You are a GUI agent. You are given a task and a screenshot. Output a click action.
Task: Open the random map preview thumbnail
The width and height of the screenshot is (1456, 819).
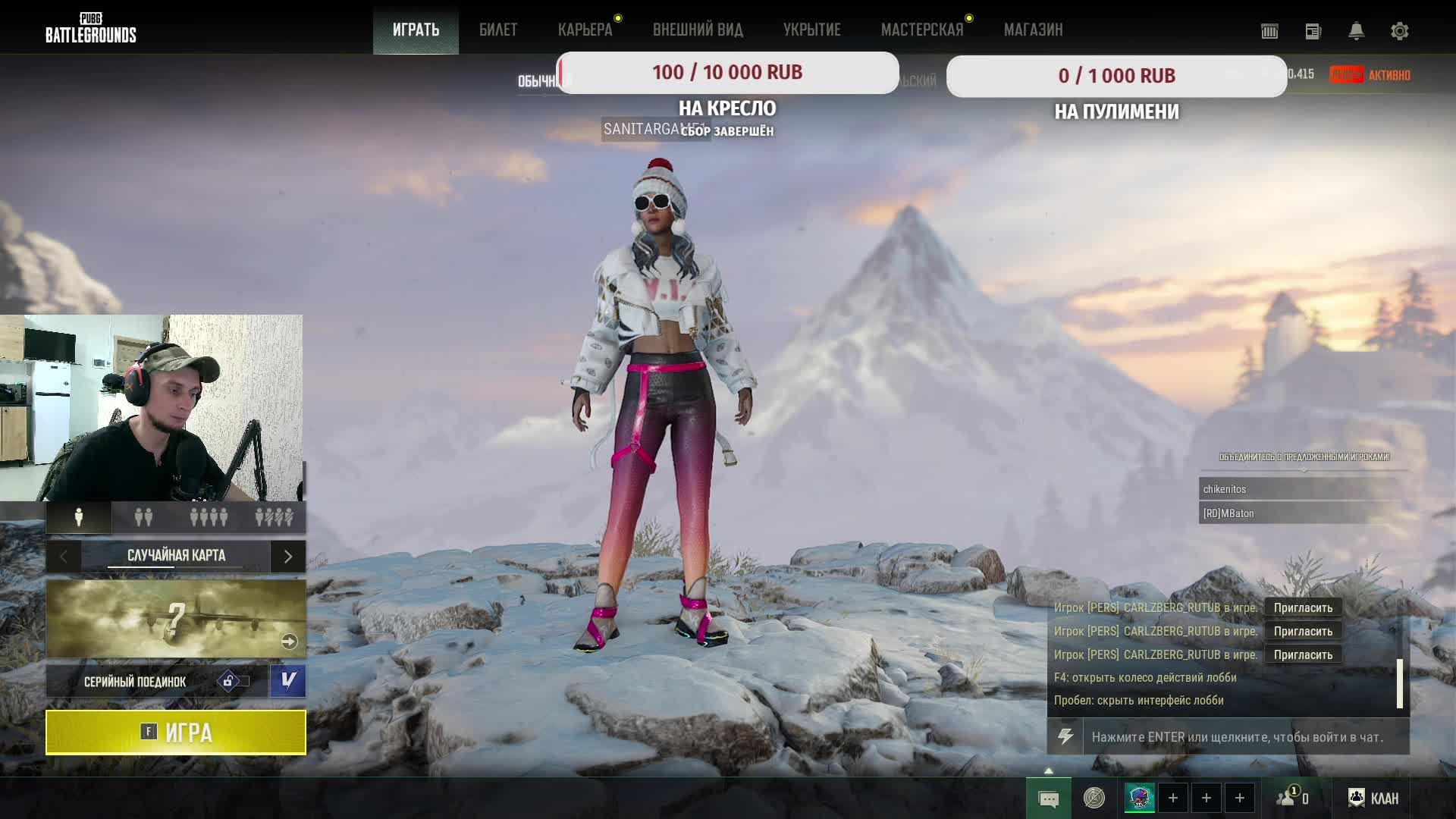tap(176, 619)
